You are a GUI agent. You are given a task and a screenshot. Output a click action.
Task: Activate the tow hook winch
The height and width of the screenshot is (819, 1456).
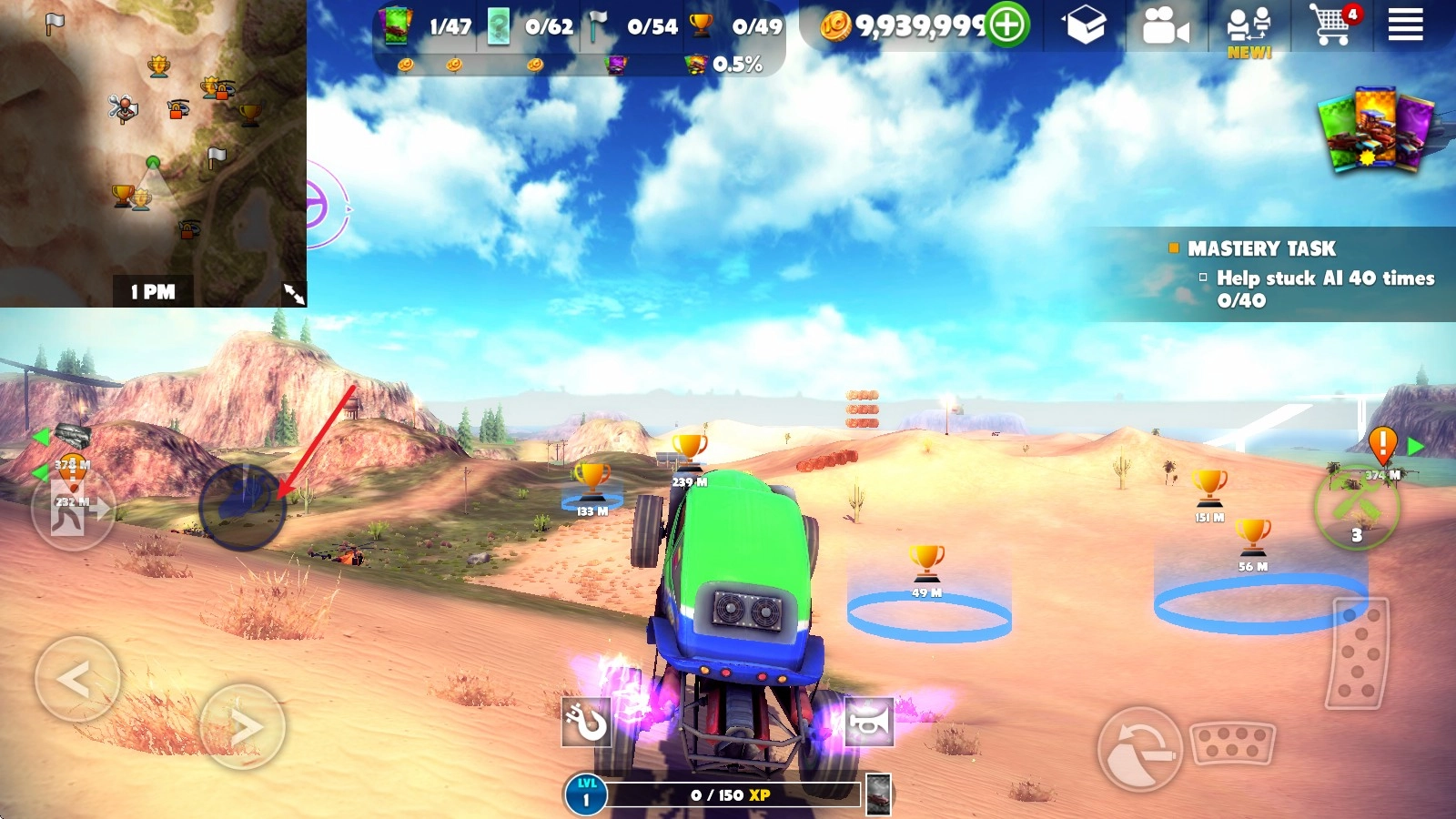click(585, 723)
